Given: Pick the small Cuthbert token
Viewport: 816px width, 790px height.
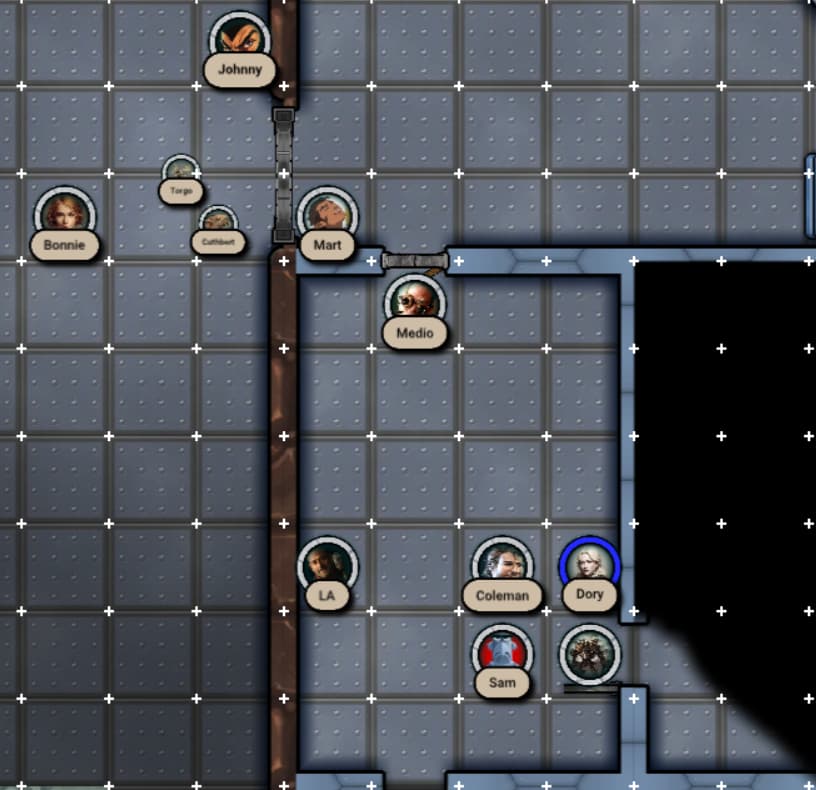Looking at the screenshot, I should coord(217,223).
